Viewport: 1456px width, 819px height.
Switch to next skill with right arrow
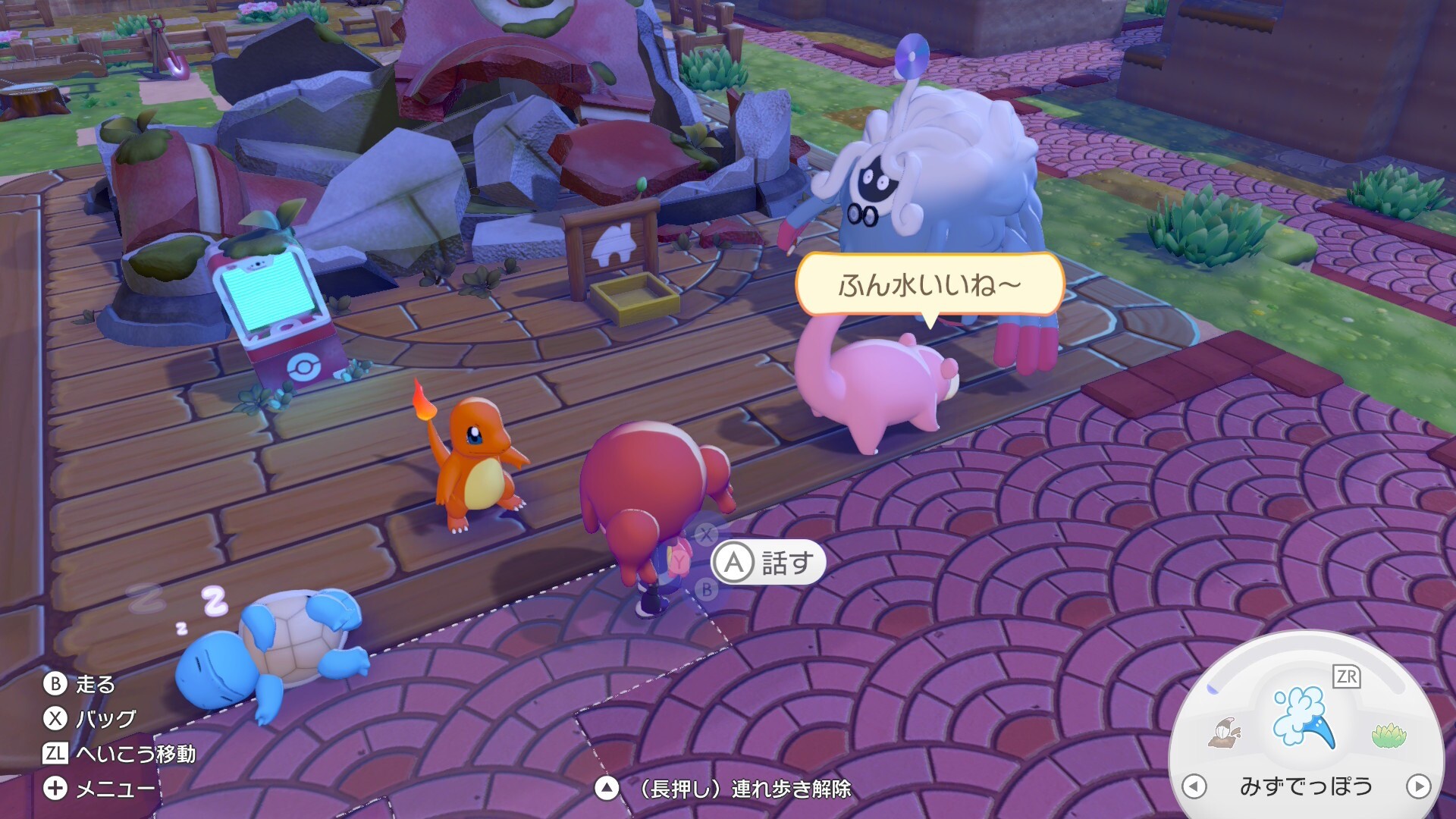coord(1418,786)
